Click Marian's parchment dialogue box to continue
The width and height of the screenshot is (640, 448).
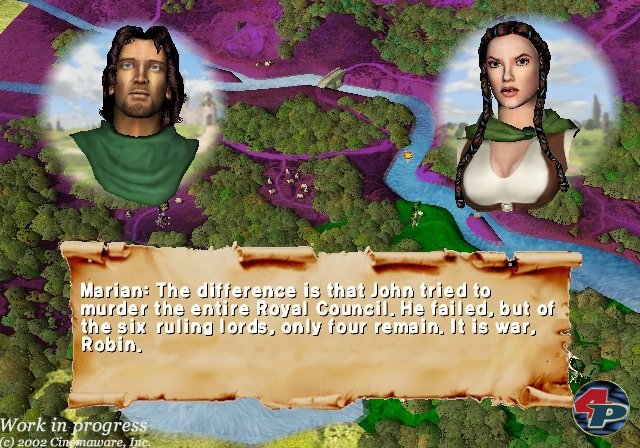point(320,322)
